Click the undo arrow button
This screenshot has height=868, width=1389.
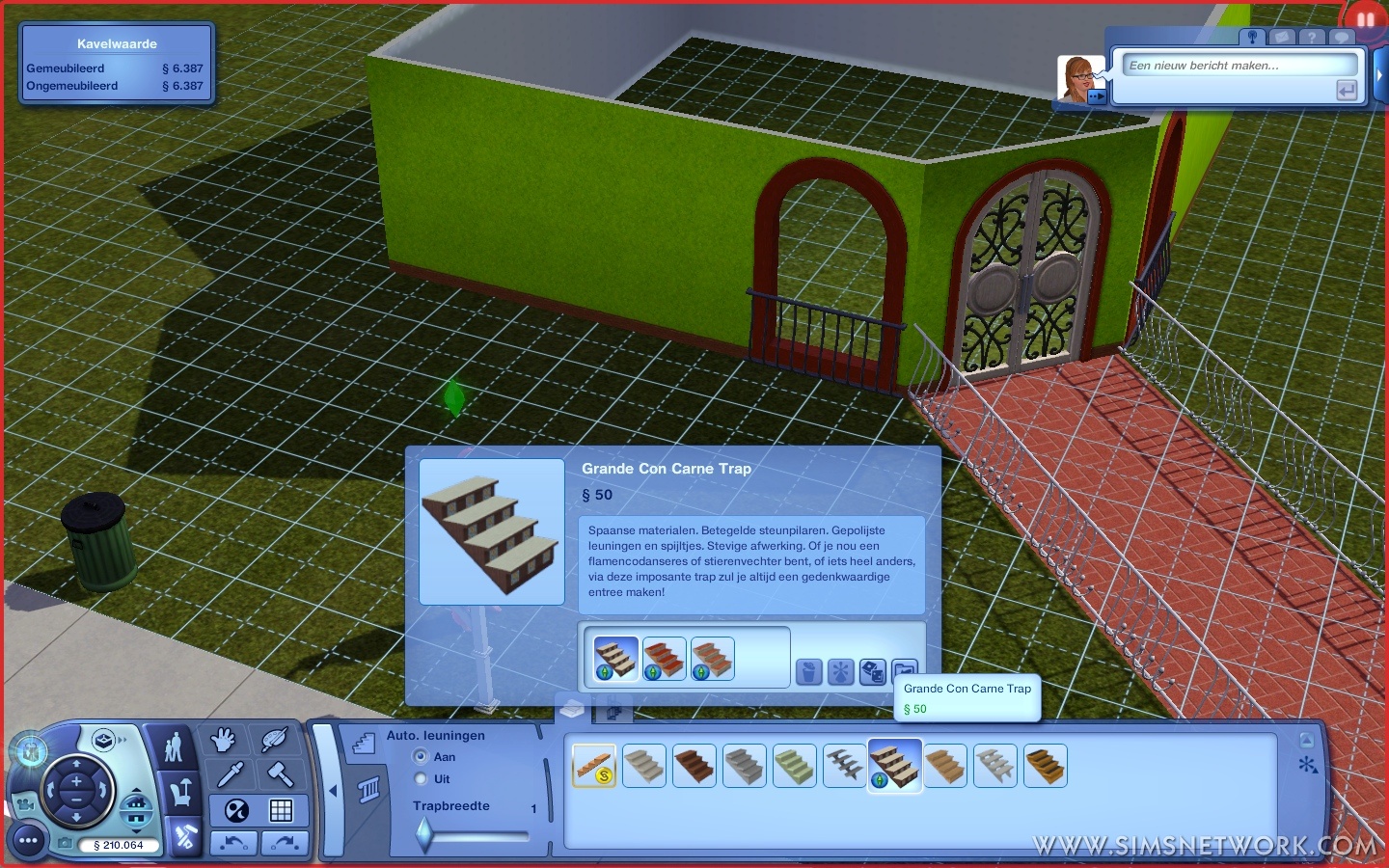(x=234, y=843)
